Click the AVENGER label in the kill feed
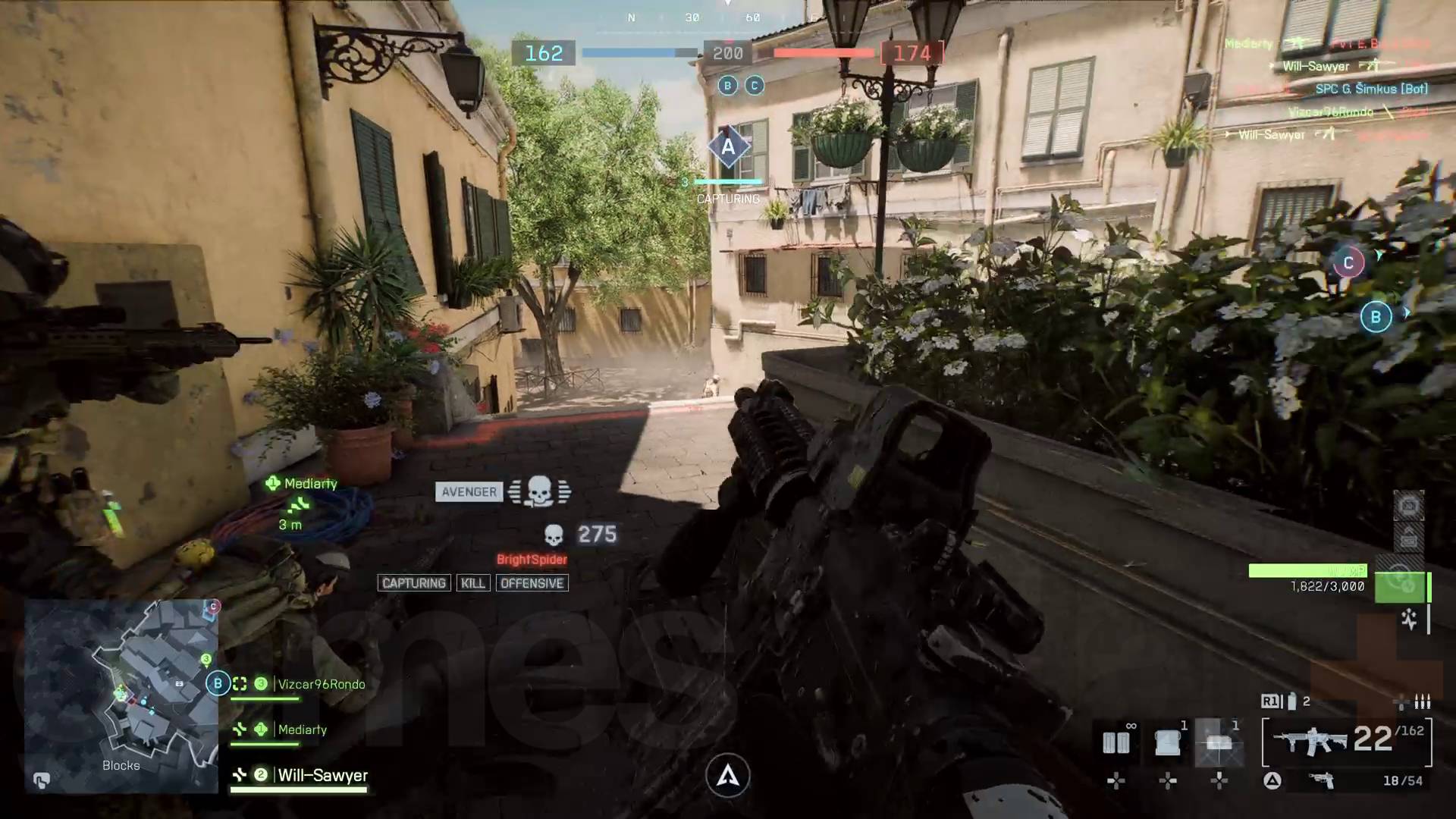Image resolution: width=1456 pixels, height=819 pixels. pos(469,491)
